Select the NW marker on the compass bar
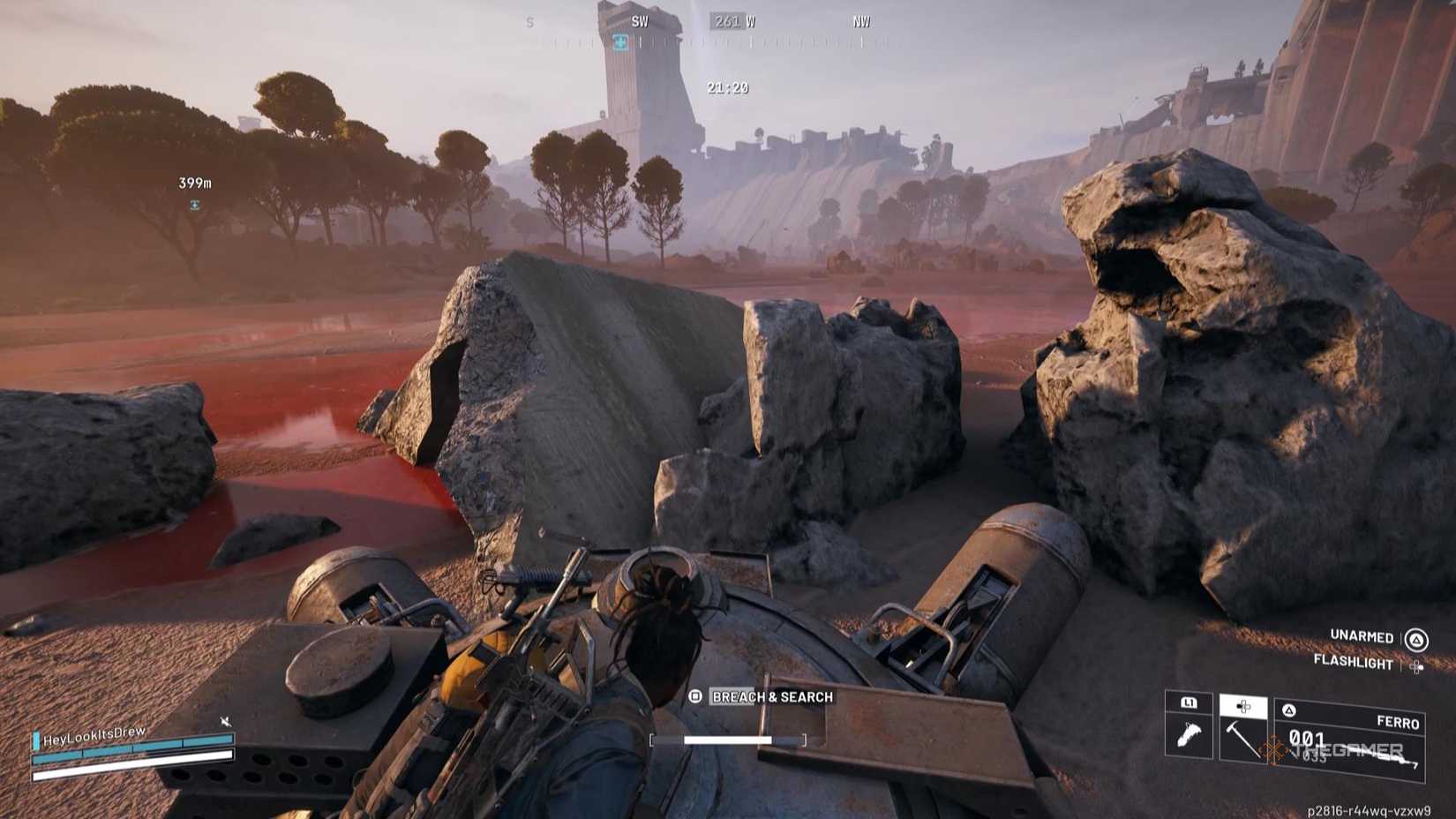The image size is (1456, 819). coord(860,19)
